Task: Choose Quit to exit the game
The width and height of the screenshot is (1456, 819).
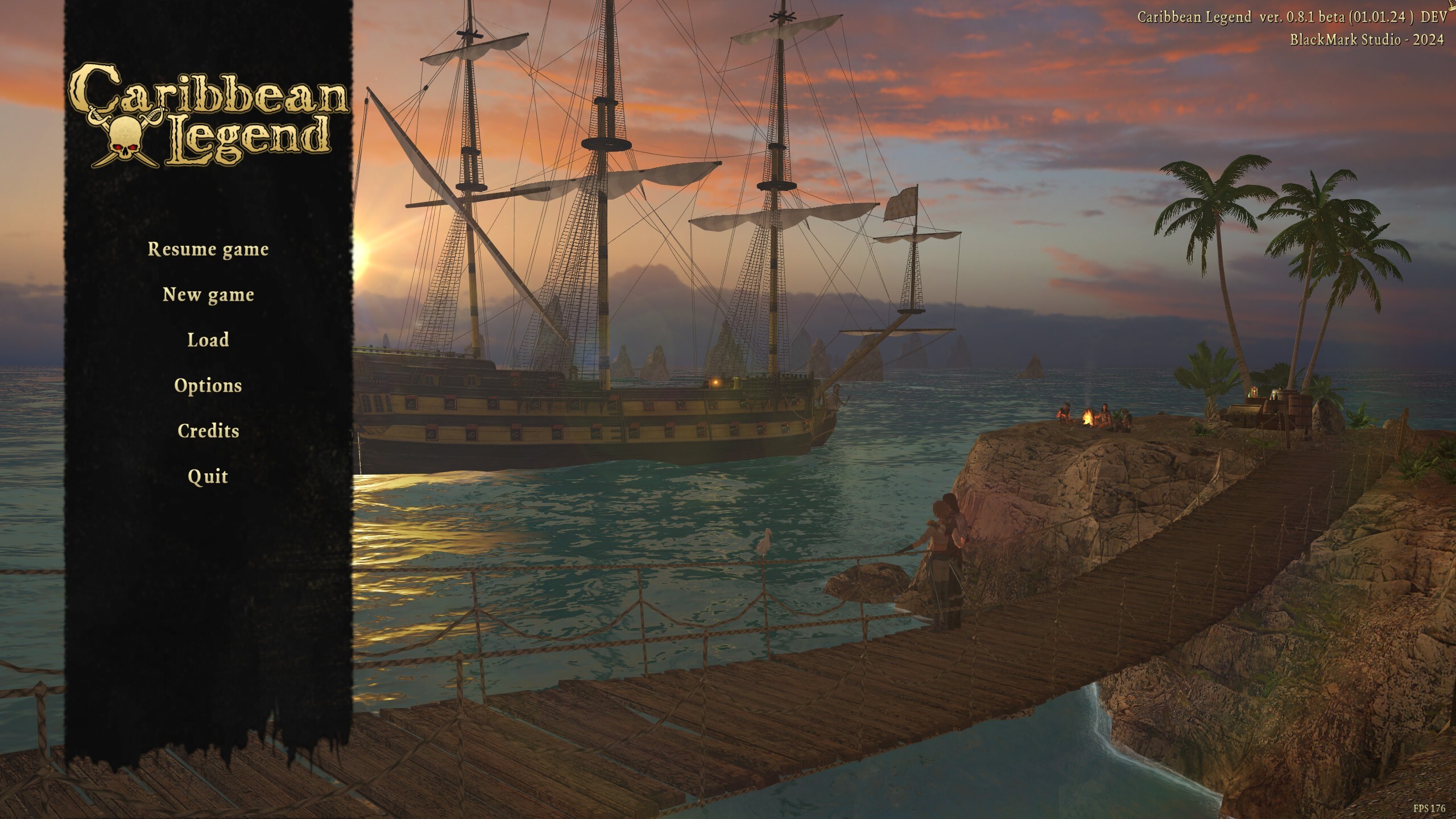Action: click(x=208, y=477)
